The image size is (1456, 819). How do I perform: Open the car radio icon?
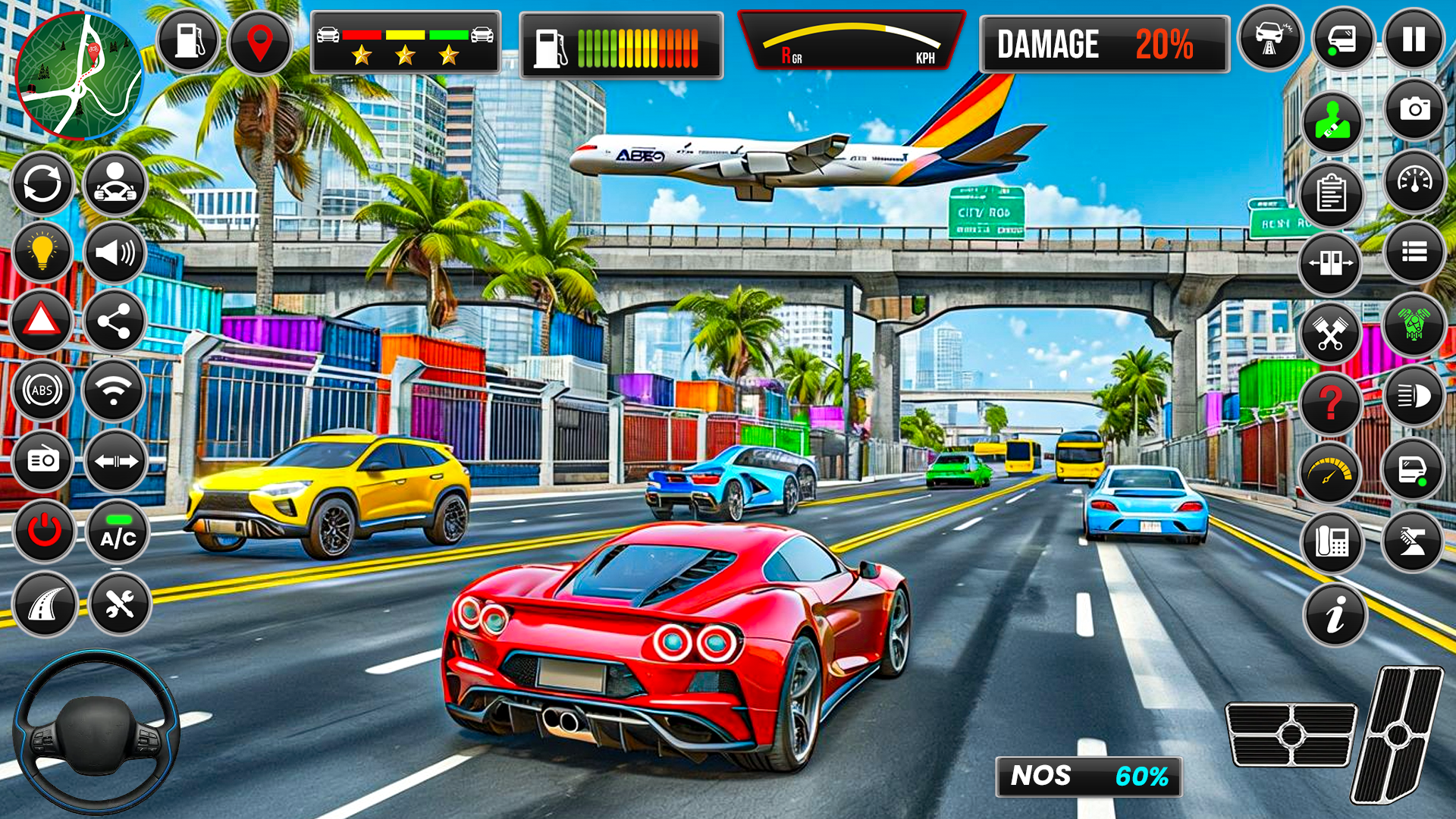click(43, 461)
